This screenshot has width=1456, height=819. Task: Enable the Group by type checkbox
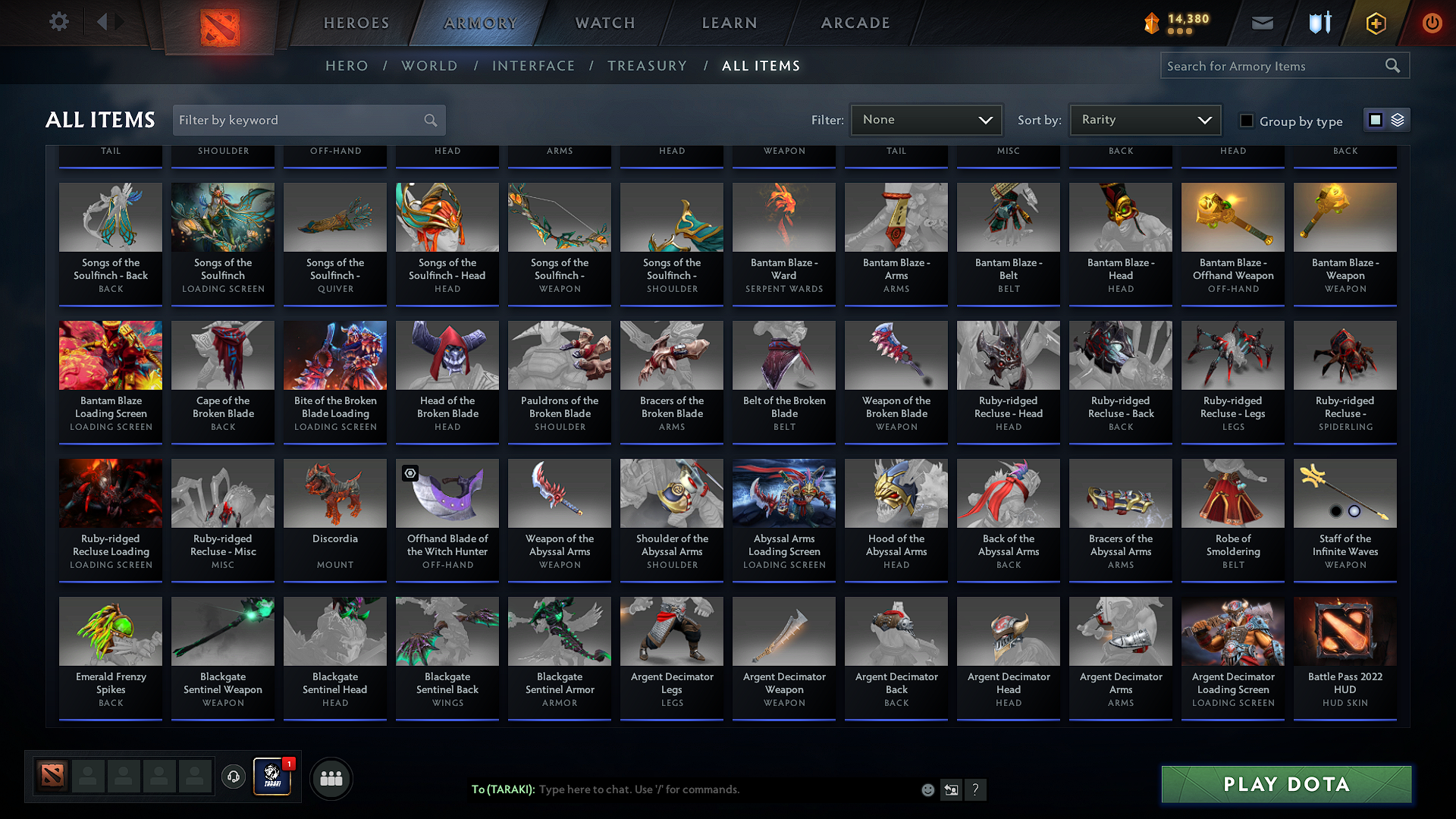pos(1246,121)
